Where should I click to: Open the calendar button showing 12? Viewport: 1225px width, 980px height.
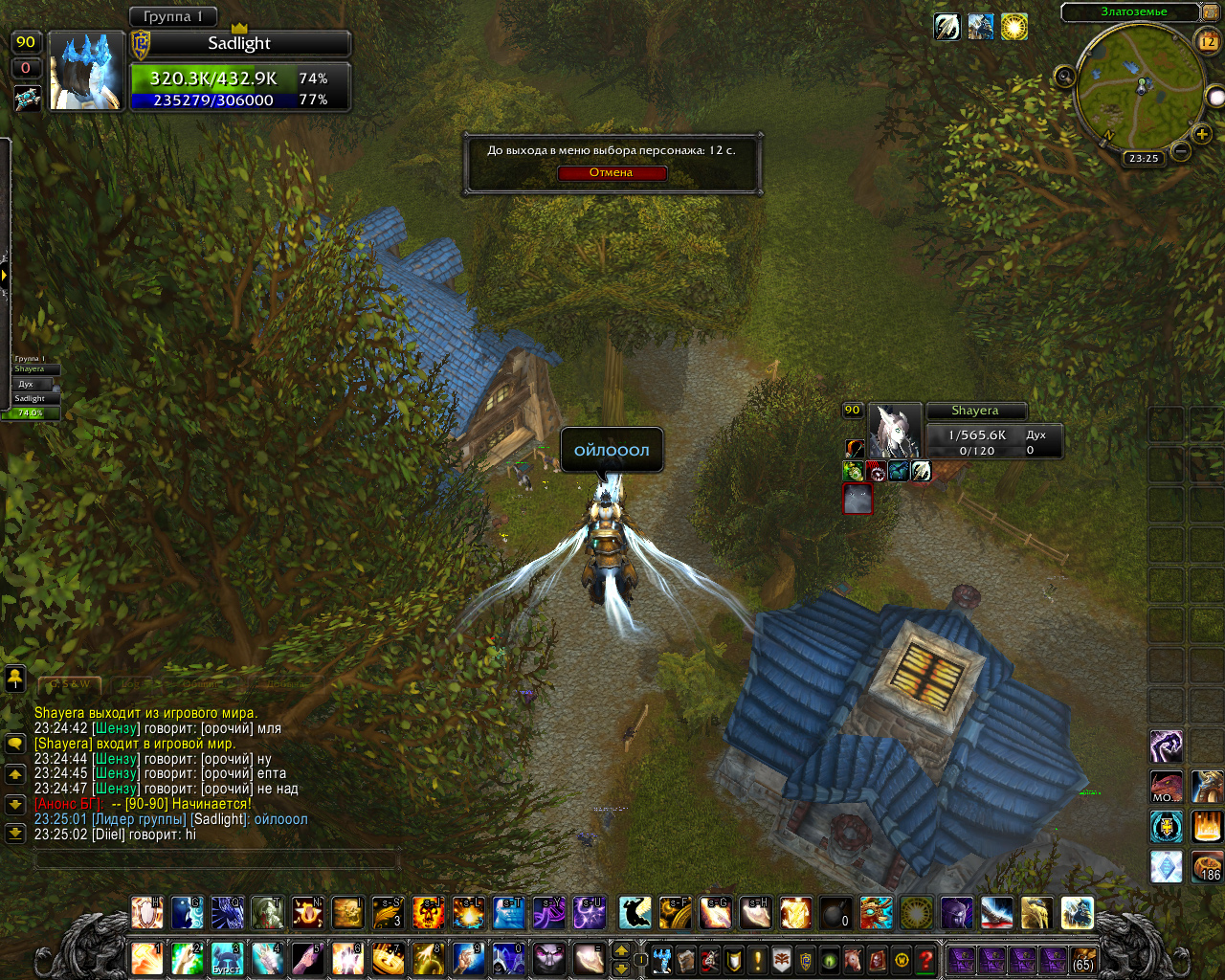pos(1208,41)
